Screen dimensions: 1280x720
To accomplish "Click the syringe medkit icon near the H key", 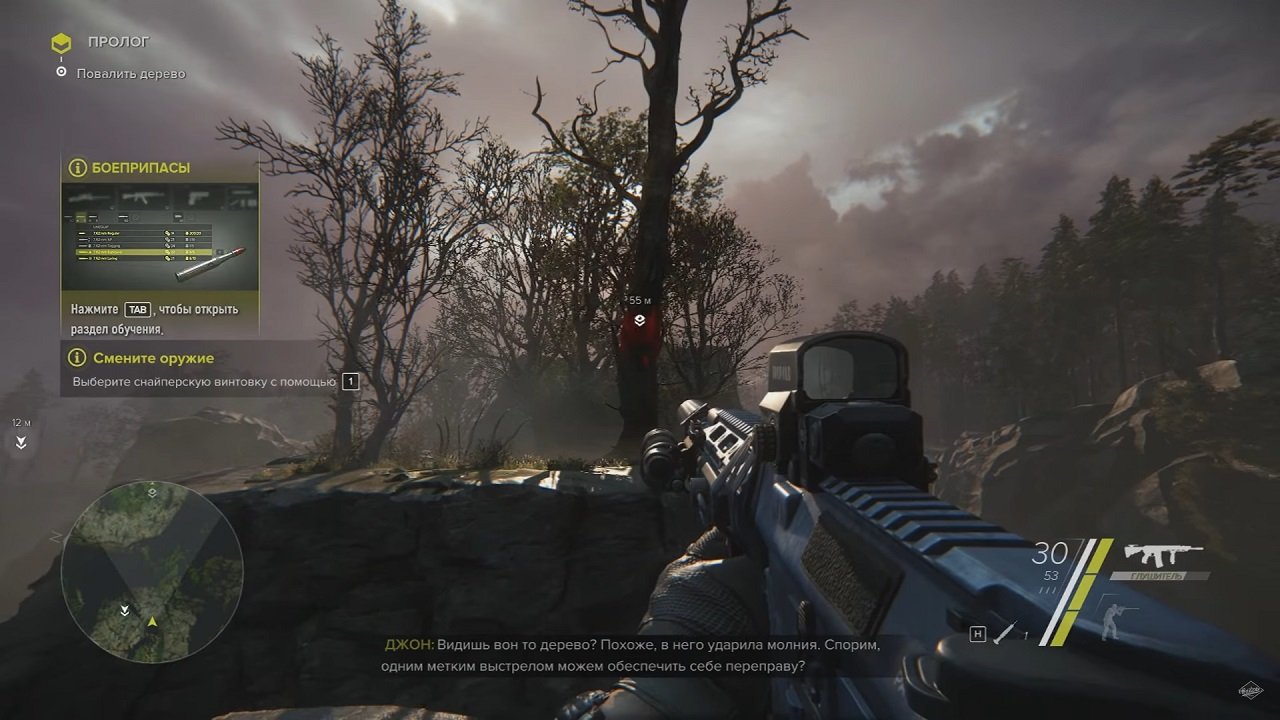I will click(1006, 630).
